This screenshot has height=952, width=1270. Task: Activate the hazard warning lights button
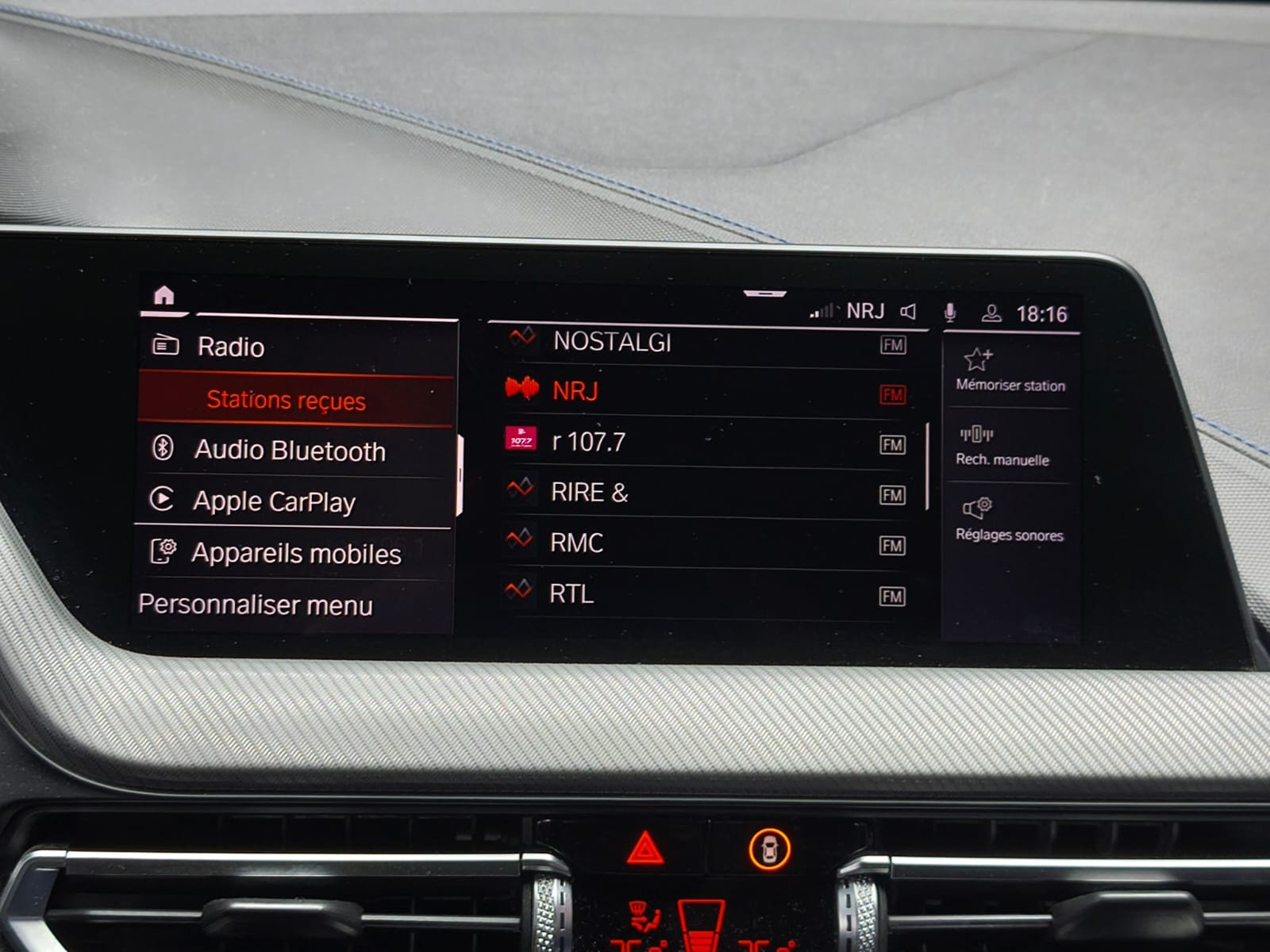645,848
